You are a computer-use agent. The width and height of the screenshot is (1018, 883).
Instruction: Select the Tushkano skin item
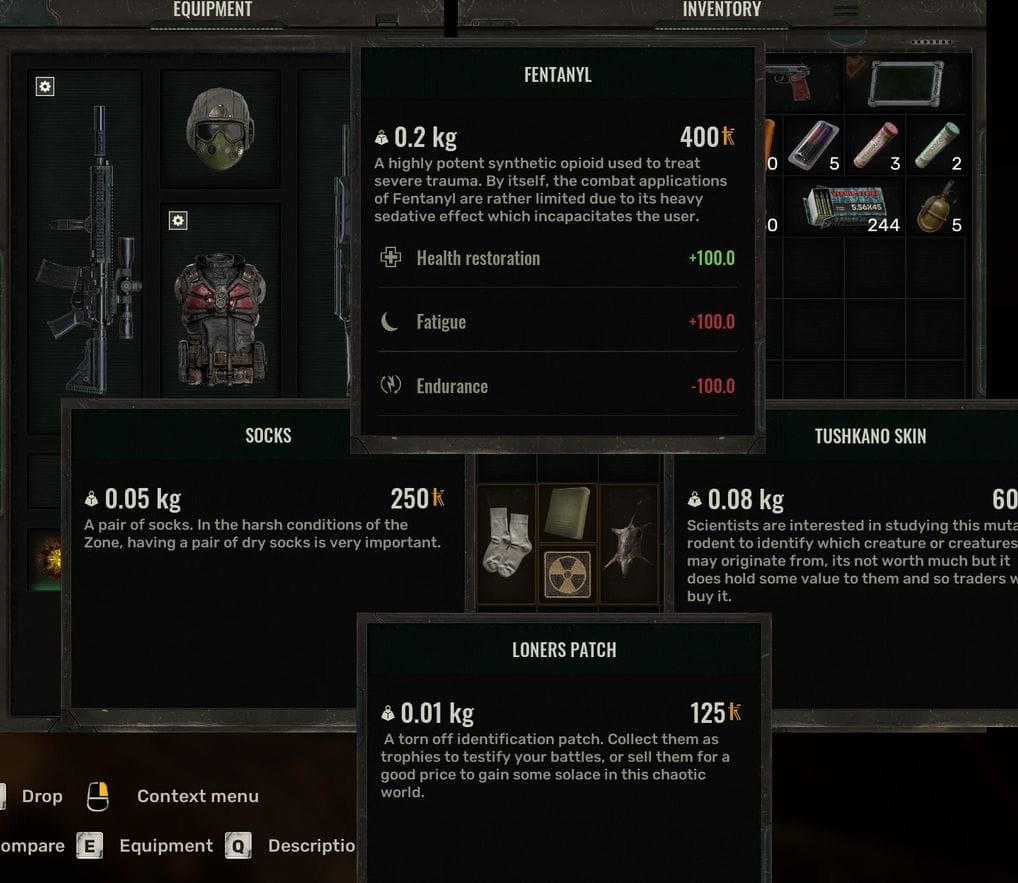pyautogui.click(x=630, y=542)
